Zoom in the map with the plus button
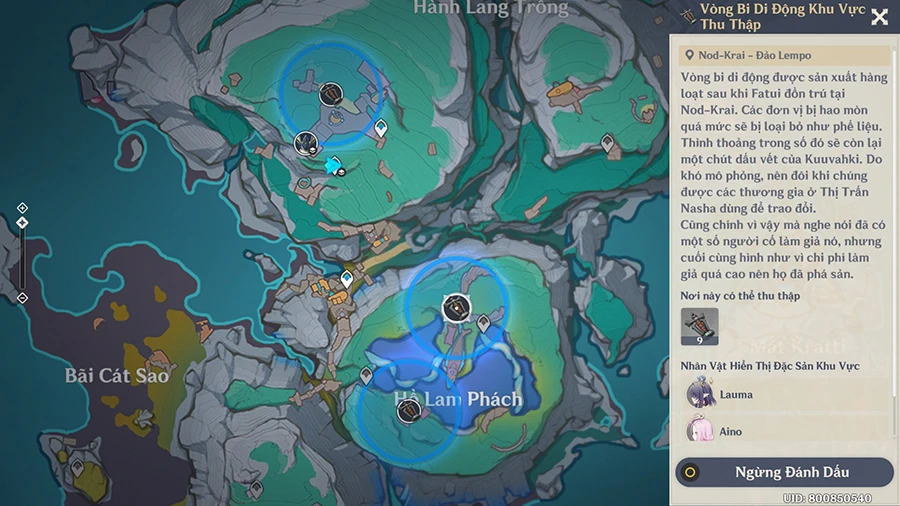Viewport: 900px width, 506px height. tap(22, 208)
